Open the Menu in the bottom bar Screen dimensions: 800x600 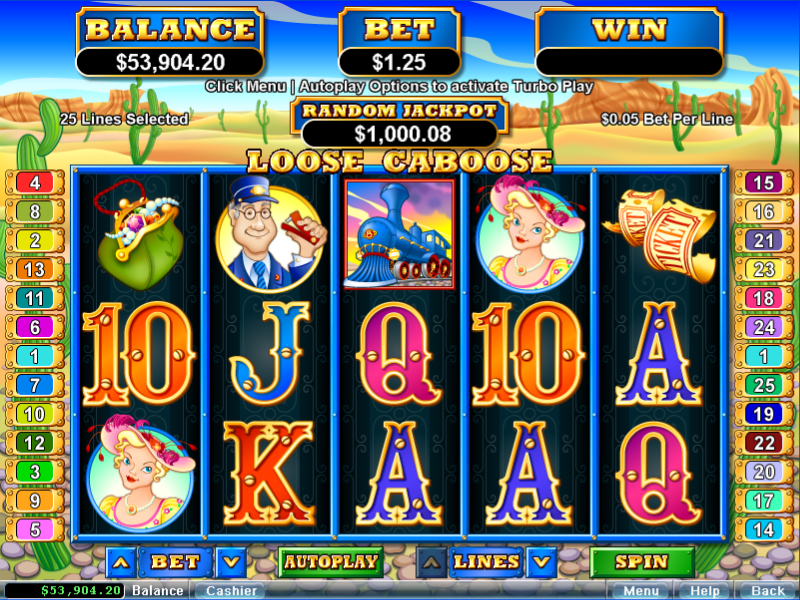[x=640, y=591]
